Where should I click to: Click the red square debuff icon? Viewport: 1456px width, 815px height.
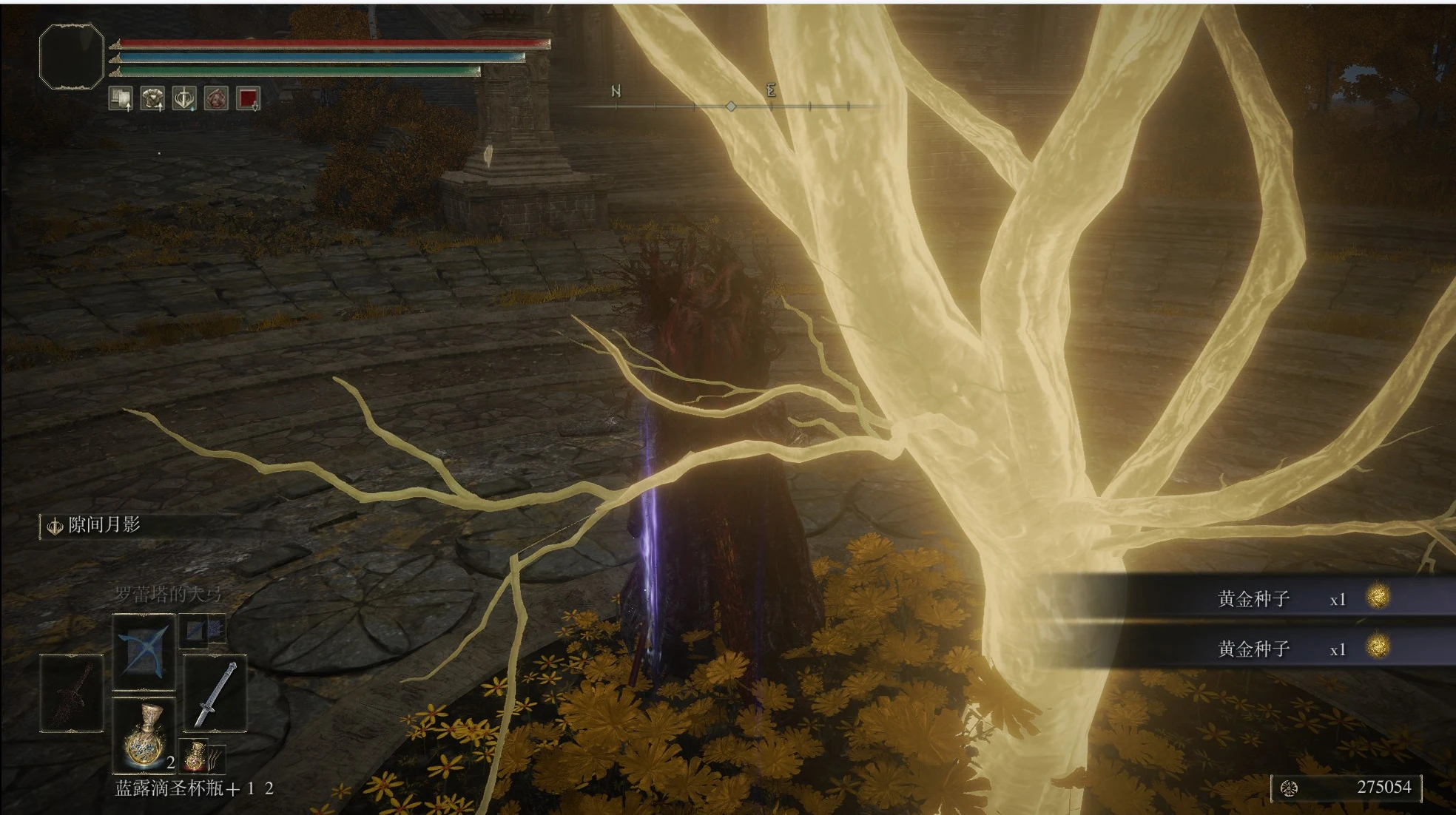point(248,98)
